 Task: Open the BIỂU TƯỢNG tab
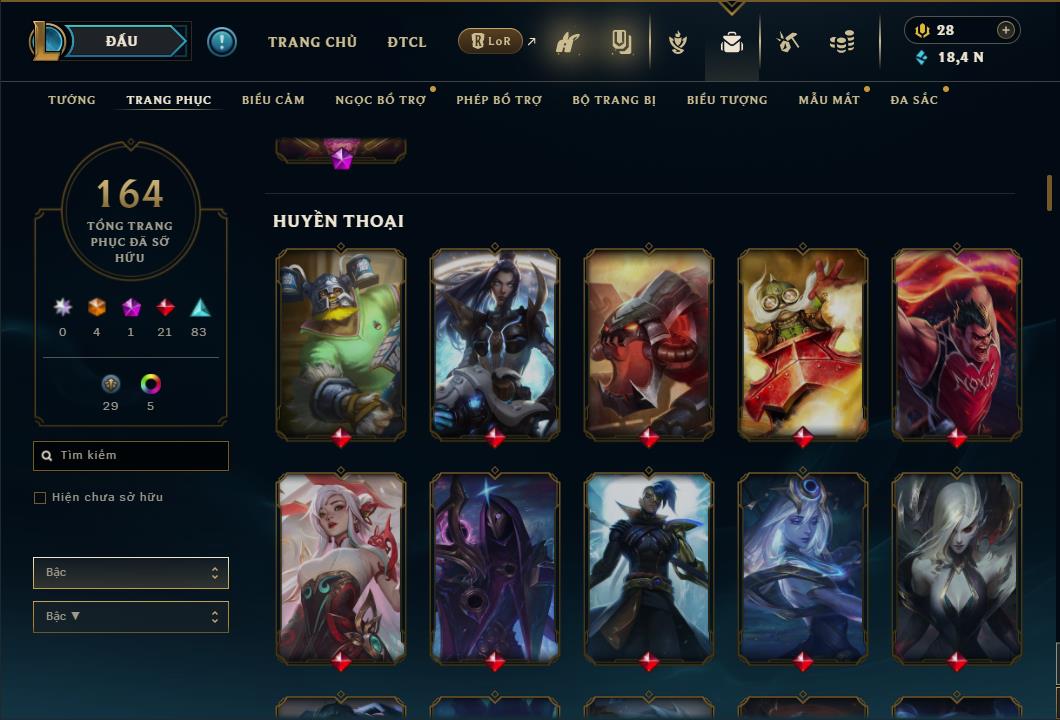(727, 100)
